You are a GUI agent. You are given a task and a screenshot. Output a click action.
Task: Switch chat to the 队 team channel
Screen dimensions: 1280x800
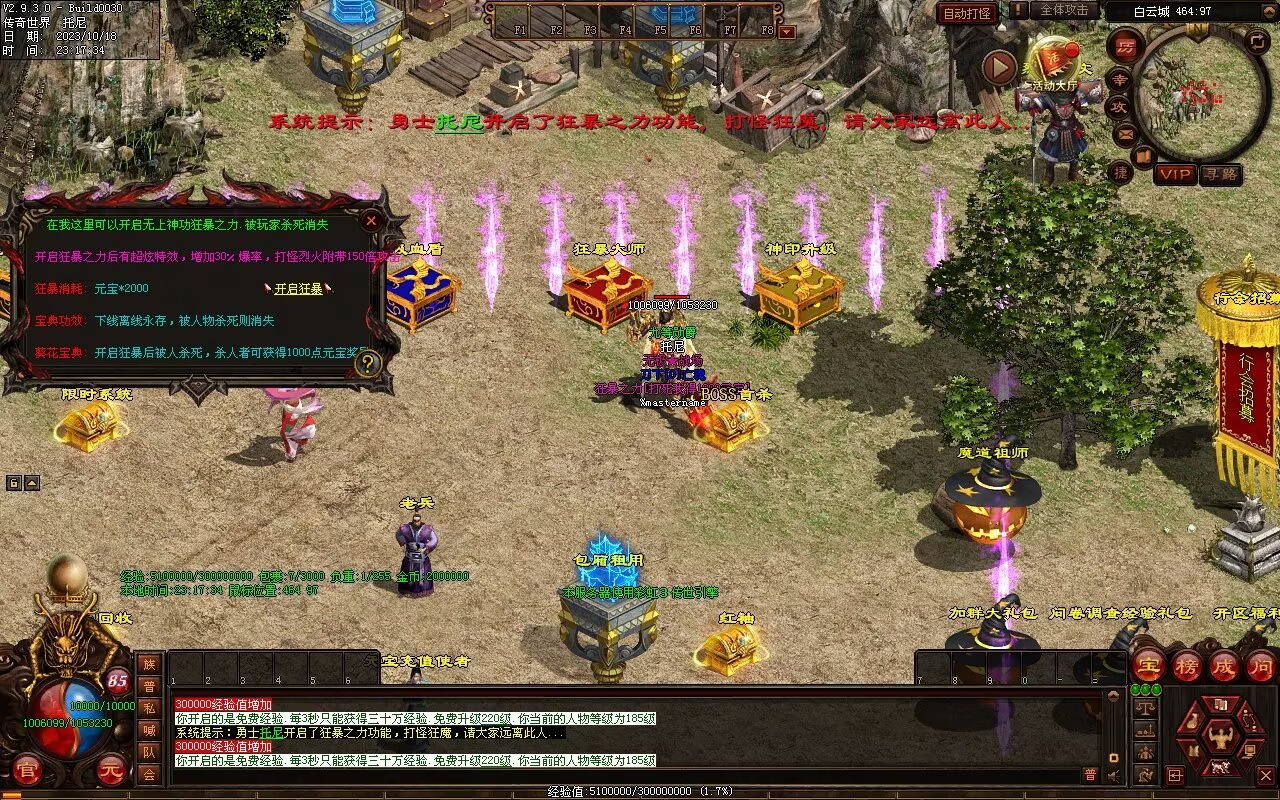point(149,752)
